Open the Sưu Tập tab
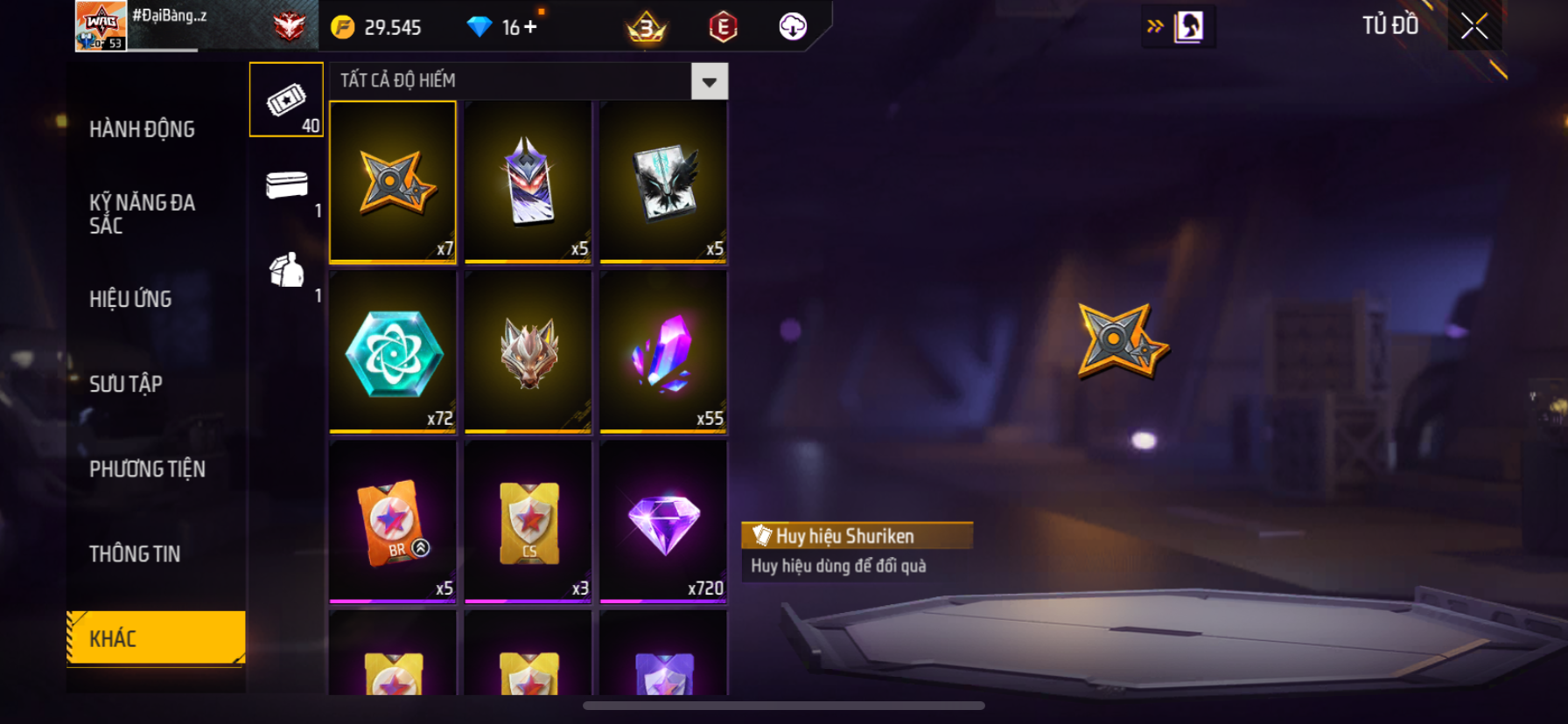The width and height of the screenshot is (1568, 724). [126, 384]
